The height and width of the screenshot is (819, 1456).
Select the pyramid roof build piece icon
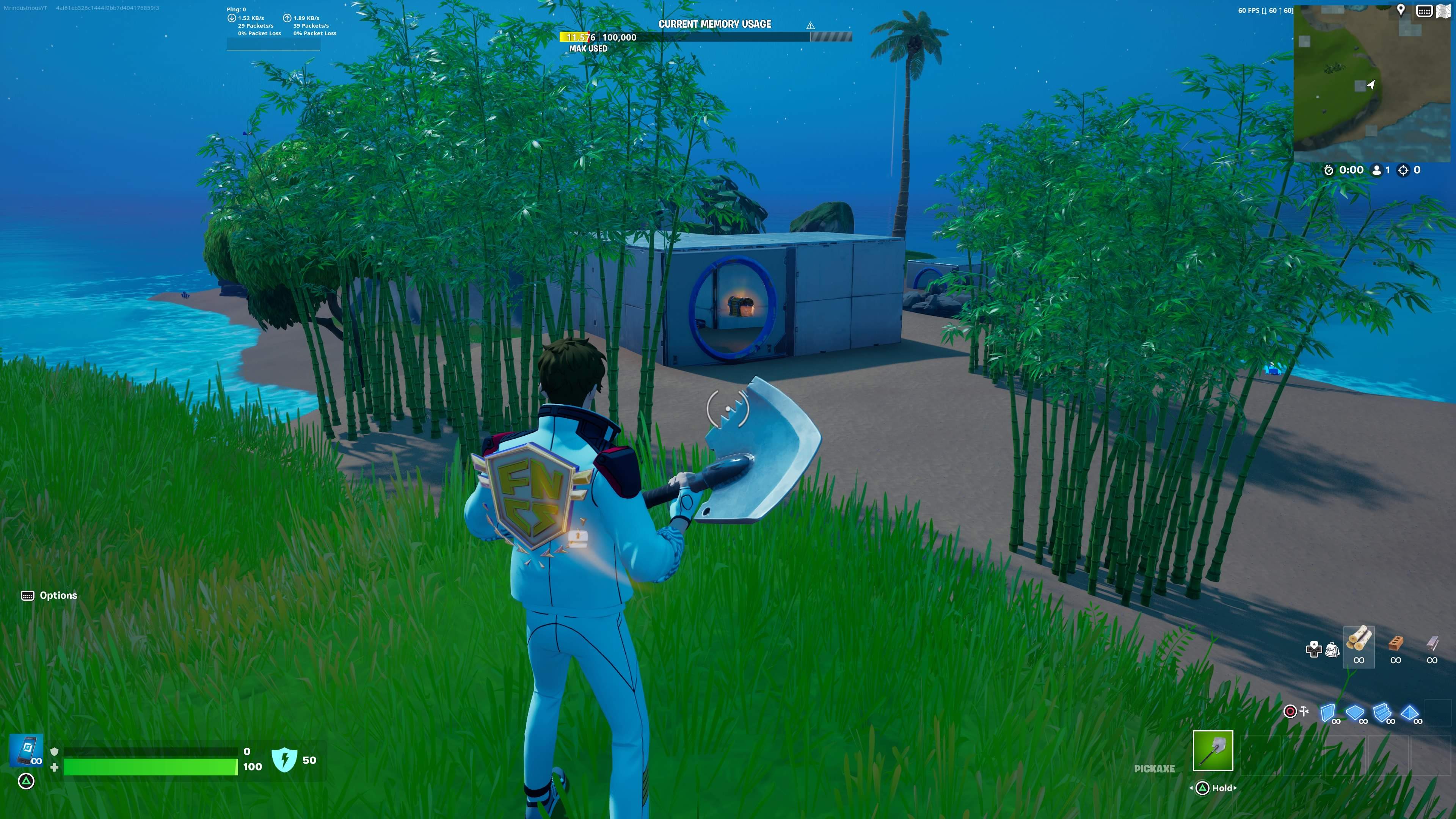click(1410, 712)
